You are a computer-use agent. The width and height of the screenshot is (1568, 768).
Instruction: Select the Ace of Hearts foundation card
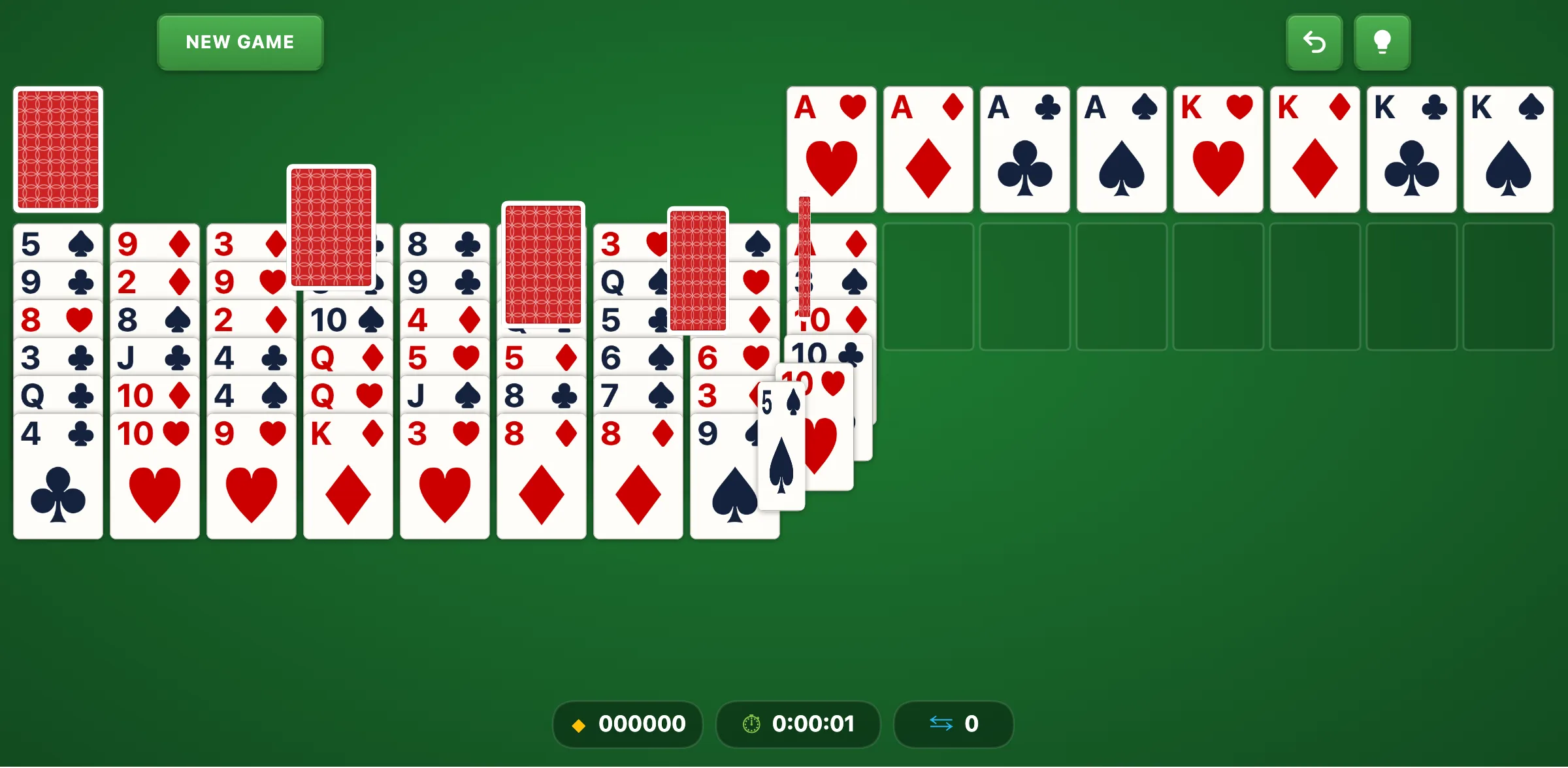pos(831,149)
